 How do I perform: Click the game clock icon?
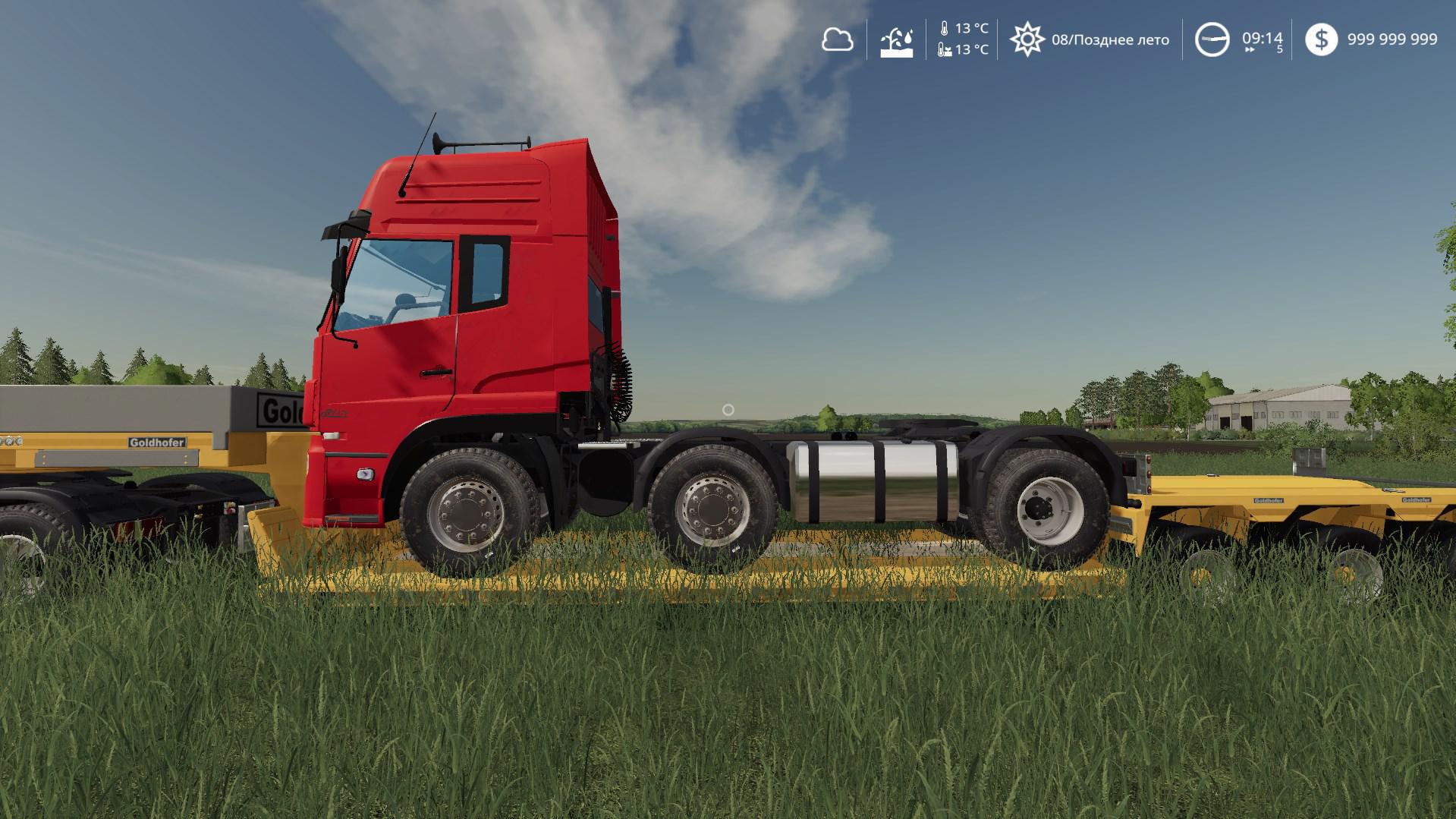point(1212,39)
